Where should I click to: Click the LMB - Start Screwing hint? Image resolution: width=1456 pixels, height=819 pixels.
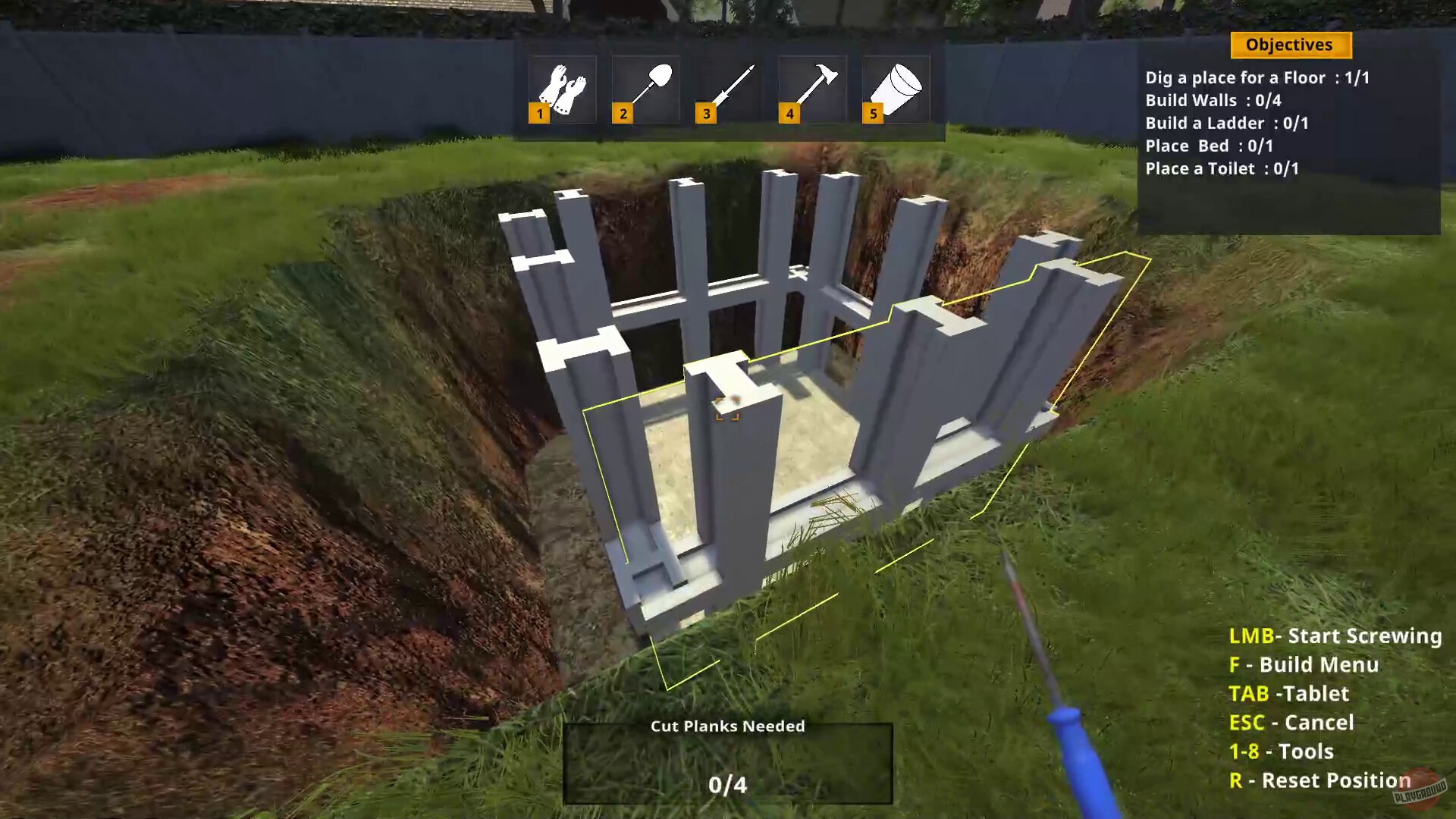pos(1335,636)
